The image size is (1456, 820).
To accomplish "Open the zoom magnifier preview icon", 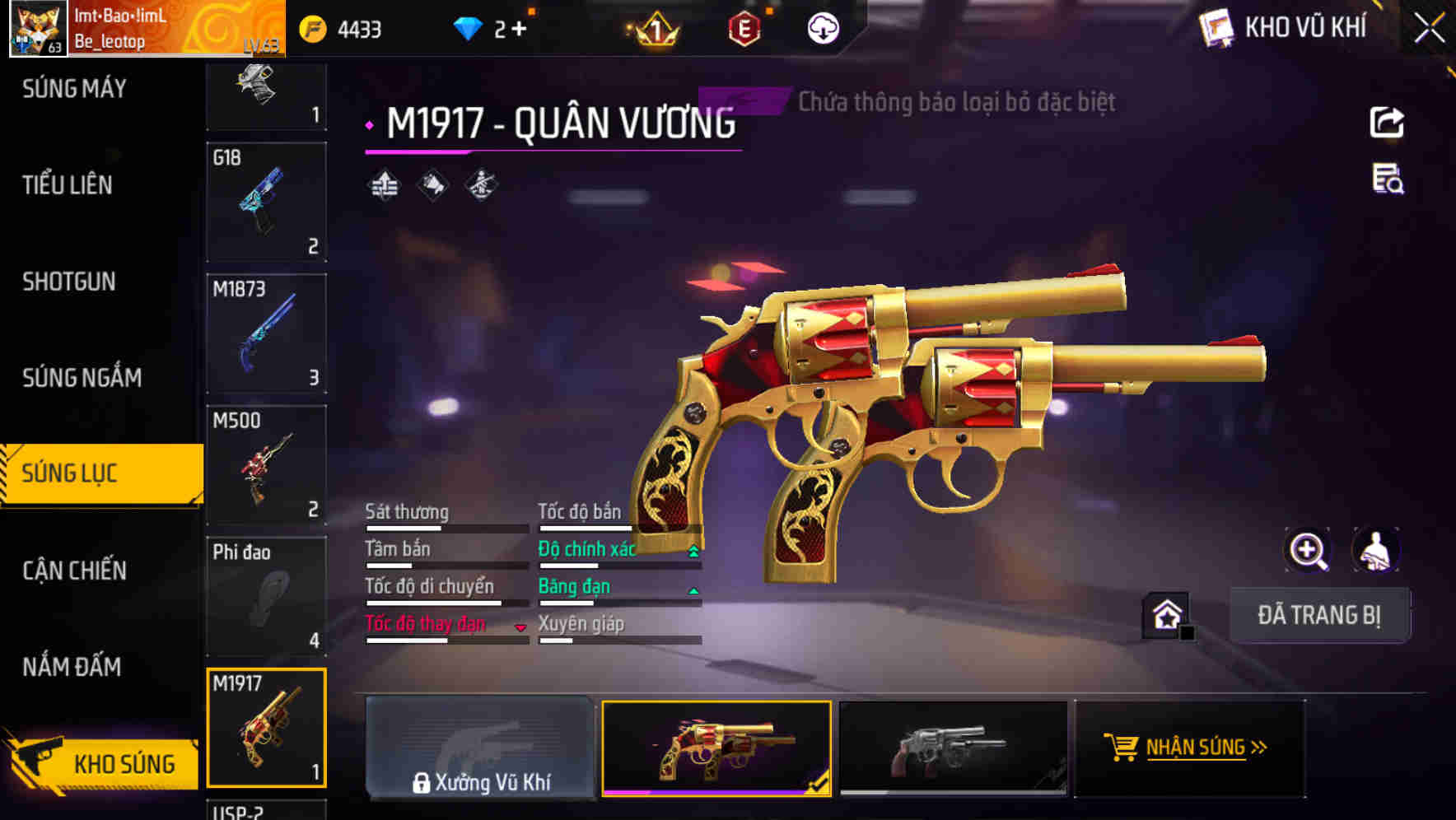I will 1306,551.
